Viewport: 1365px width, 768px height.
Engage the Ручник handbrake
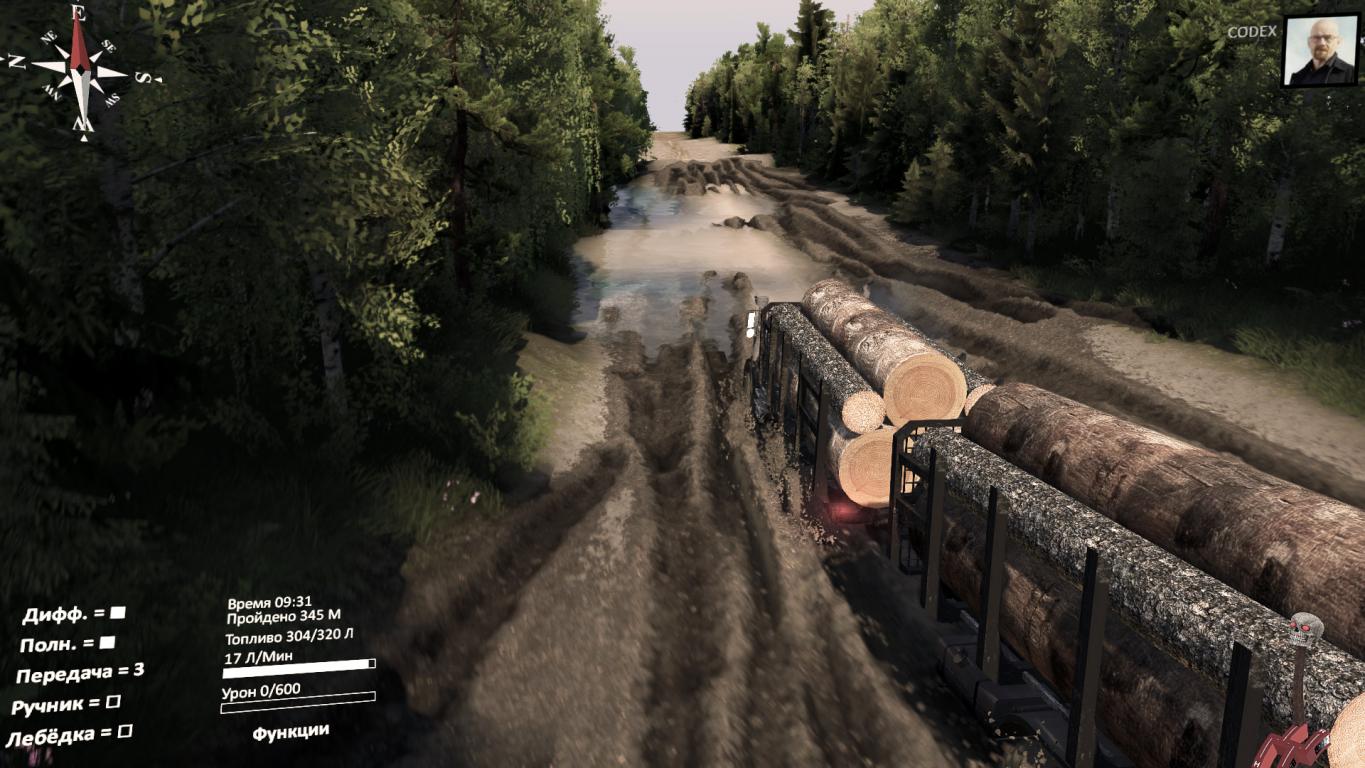click(x=113, y=703)
